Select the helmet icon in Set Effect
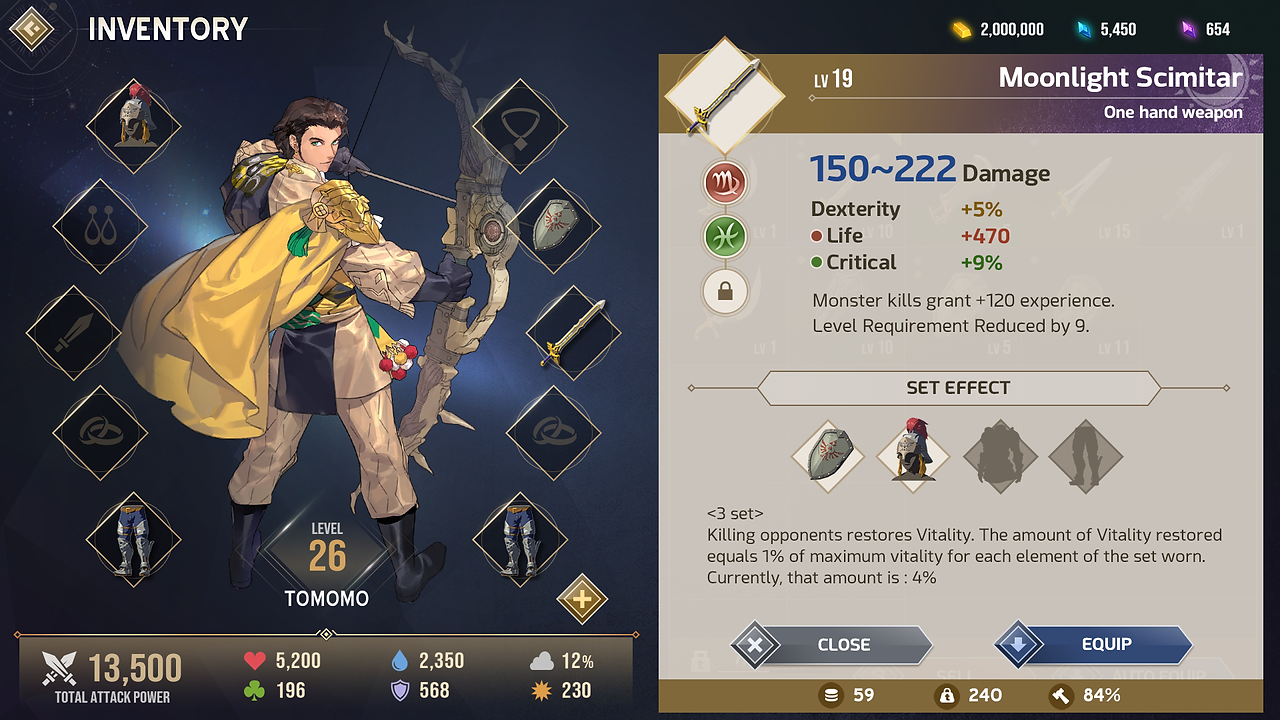This screenshot has width=1280, height=720. pos(913,457)
